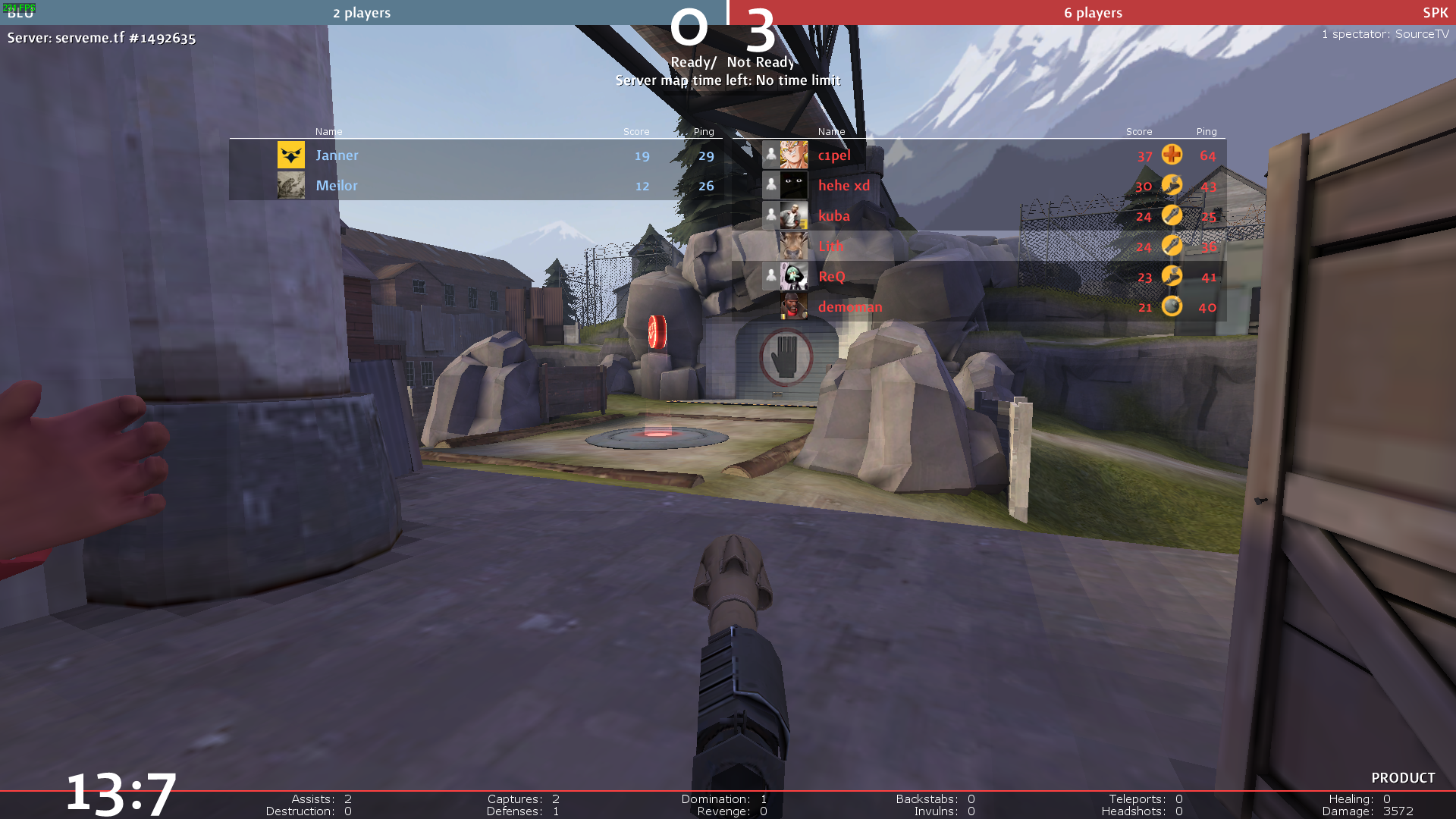This screenshot has width=1456, height=819.
Task: Click player c1pel in the scoreboard
Action: [x=834, y=155]
